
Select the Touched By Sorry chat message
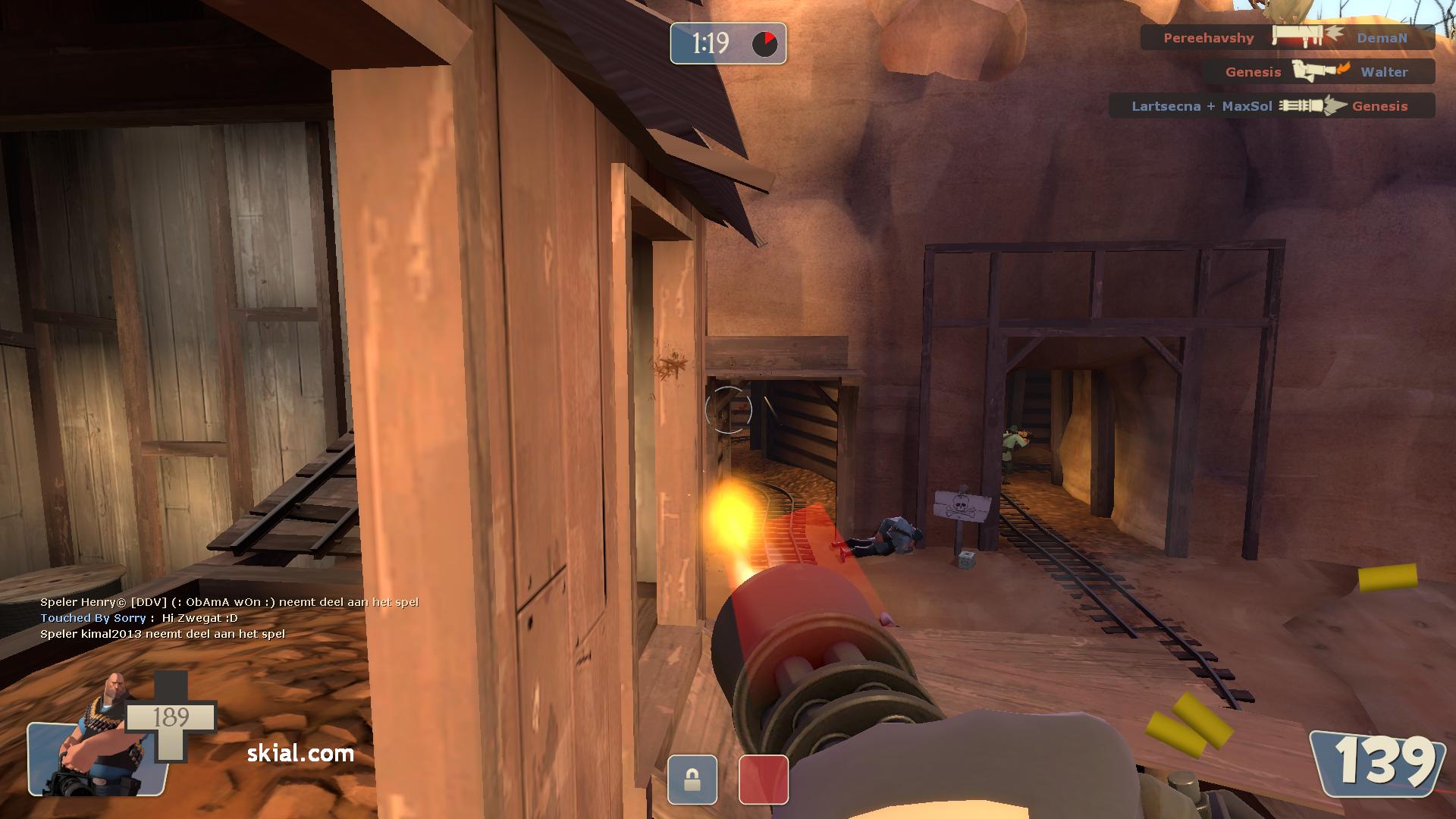pos(140,618)
